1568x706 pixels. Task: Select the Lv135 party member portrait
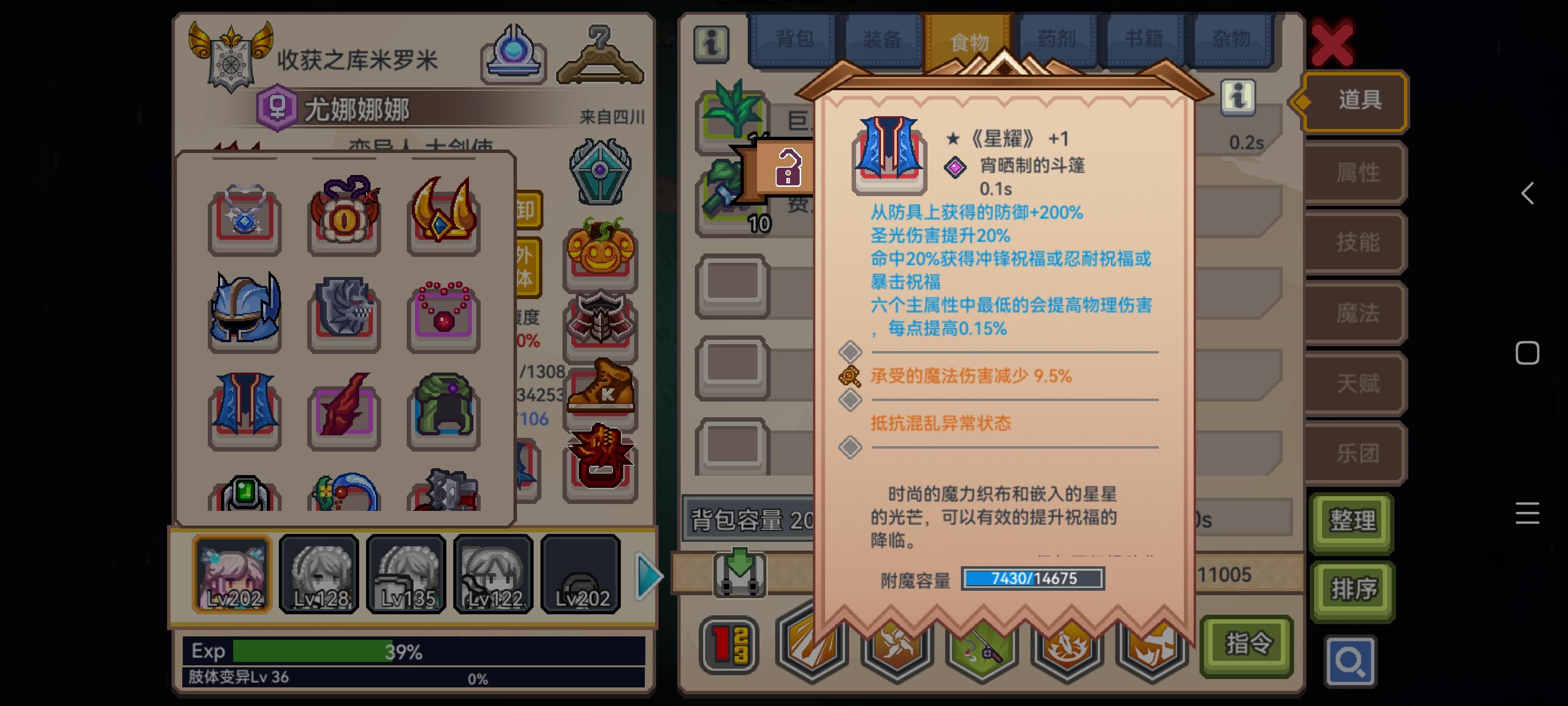(407, 573)
